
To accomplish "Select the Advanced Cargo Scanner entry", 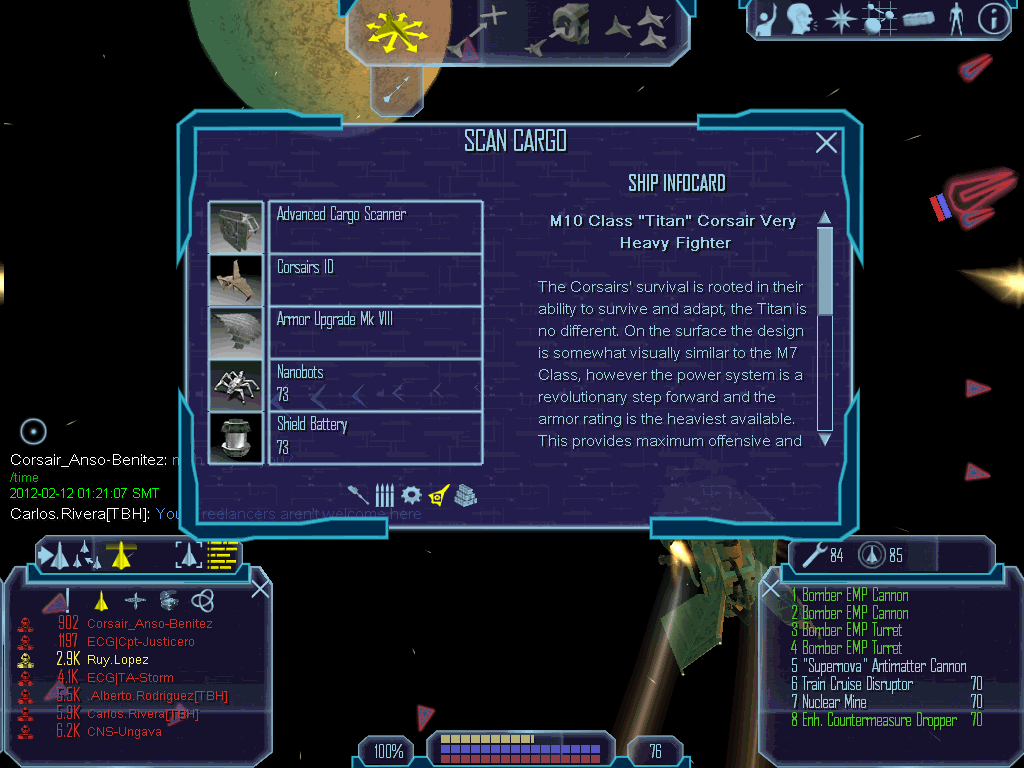I will coord(375,226).
